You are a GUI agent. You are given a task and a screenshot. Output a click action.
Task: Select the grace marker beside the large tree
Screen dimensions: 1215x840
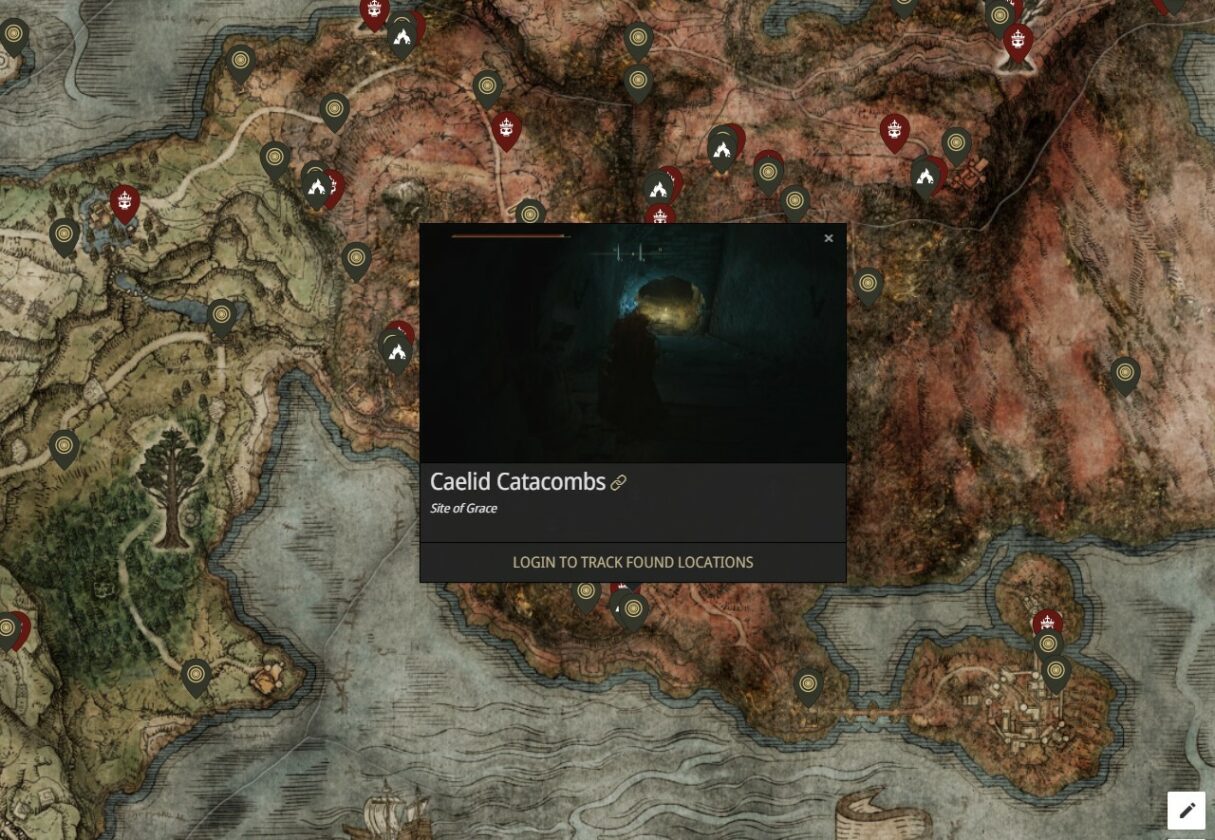[x=64, y=447]
